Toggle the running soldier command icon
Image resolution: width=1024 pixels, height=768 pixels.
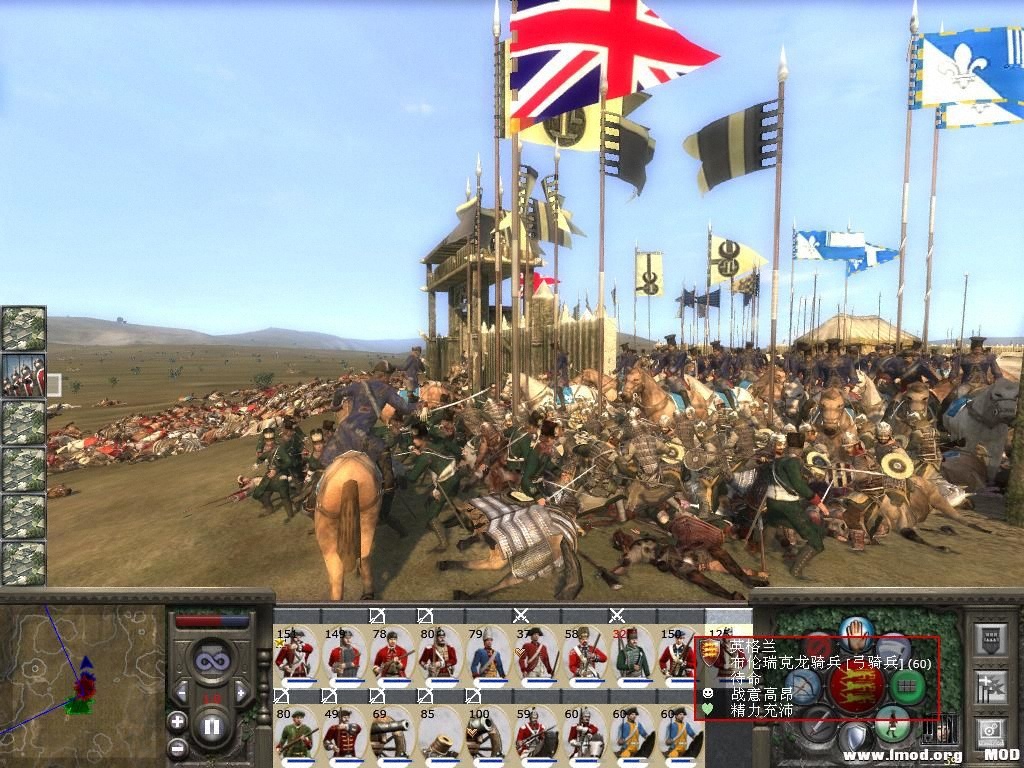pos(891,722)
